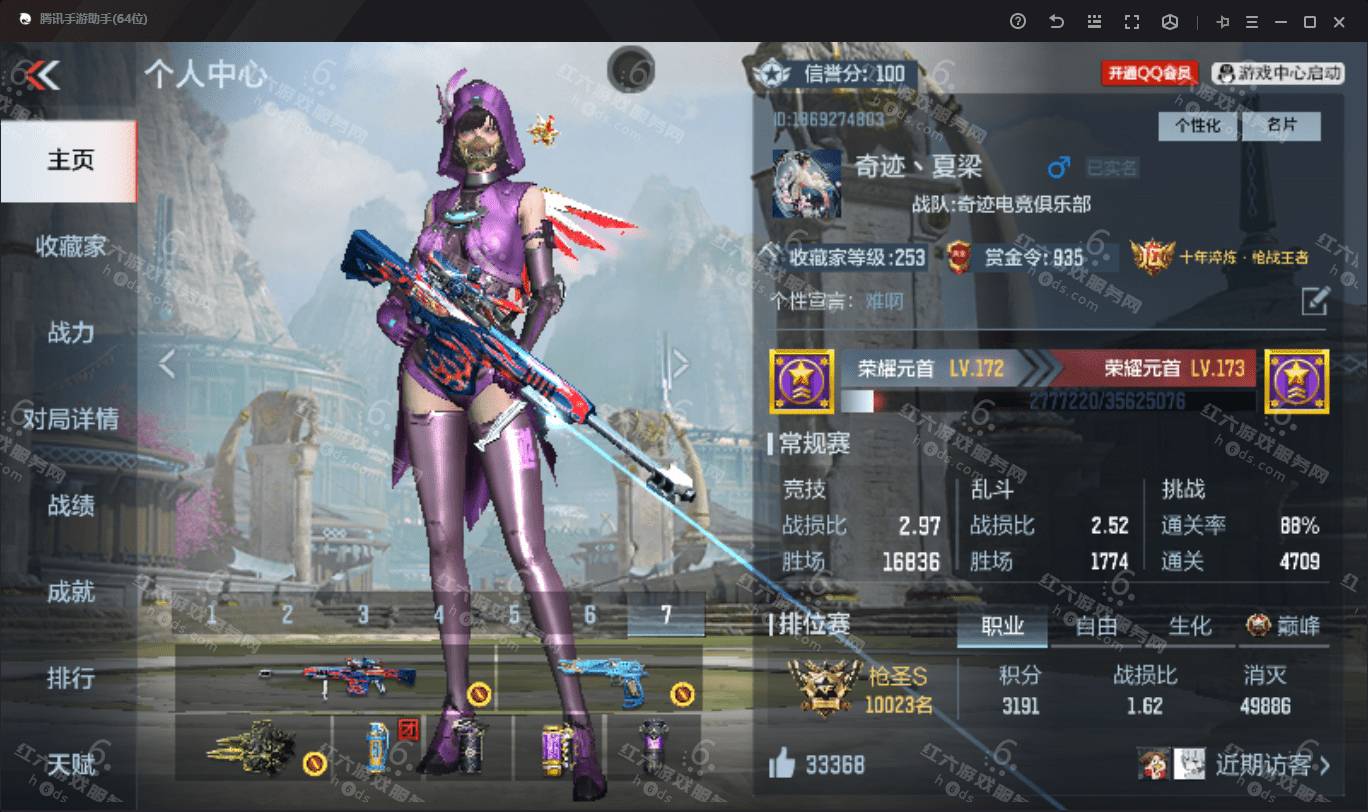Like the profile with thumbs-up icon
Image resolution: width=1368 pixels, height=812 pixels.
coord(782,766)
